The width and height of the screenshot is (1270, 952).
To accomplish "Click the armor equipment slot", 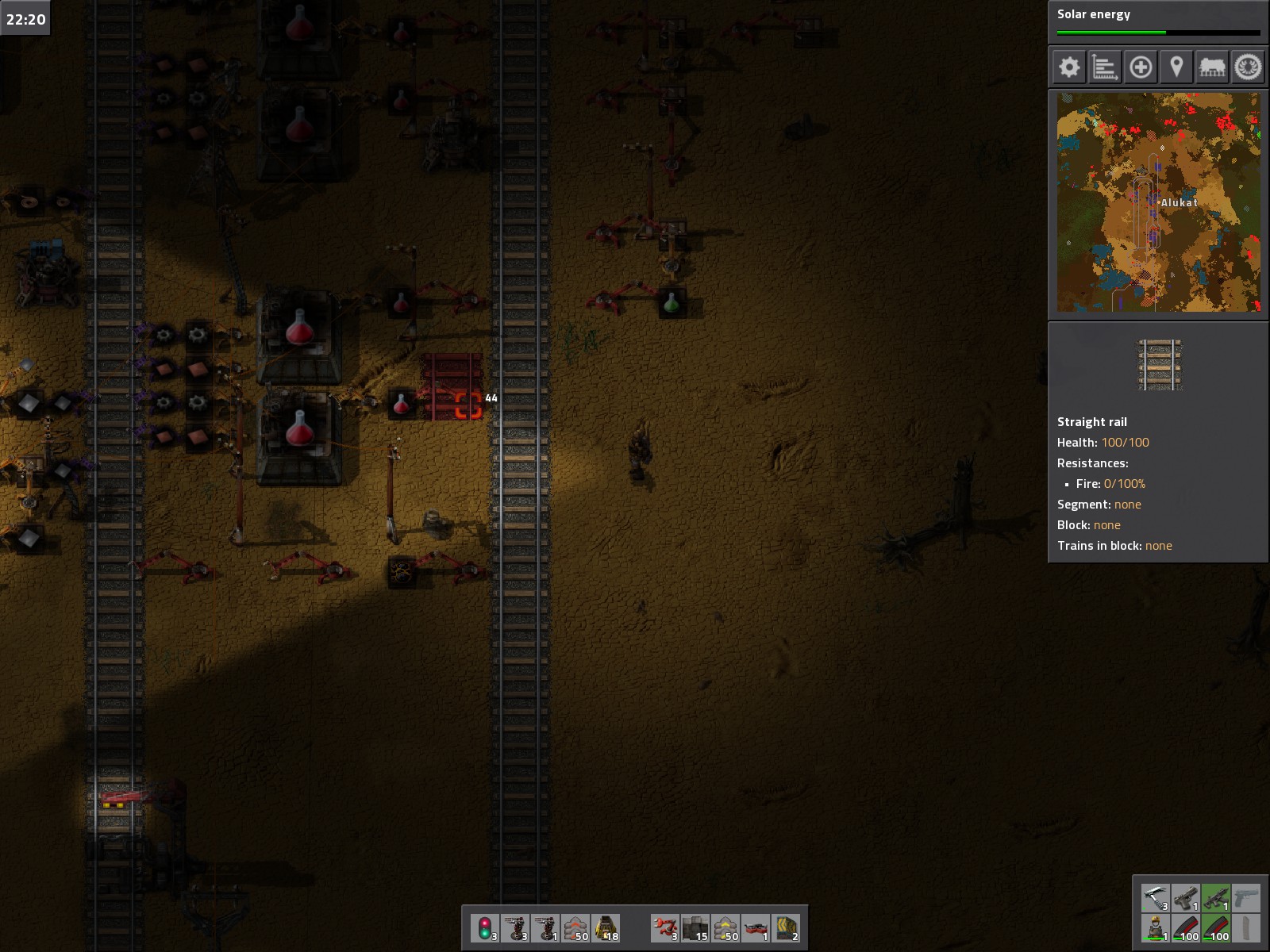I will [1156, 928].
